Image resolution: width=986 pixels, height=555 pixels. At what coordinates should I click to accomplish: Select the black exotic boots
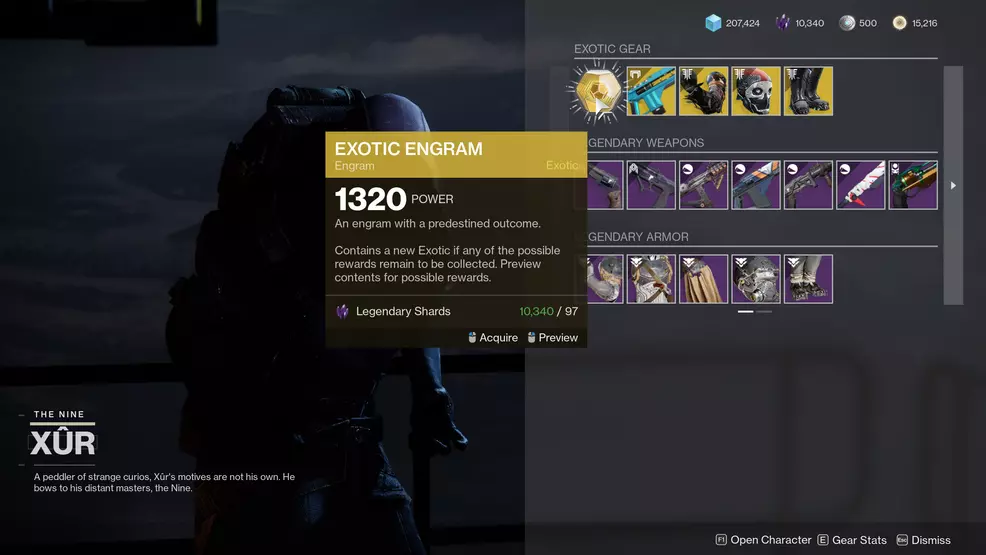[x=808, y=91]
